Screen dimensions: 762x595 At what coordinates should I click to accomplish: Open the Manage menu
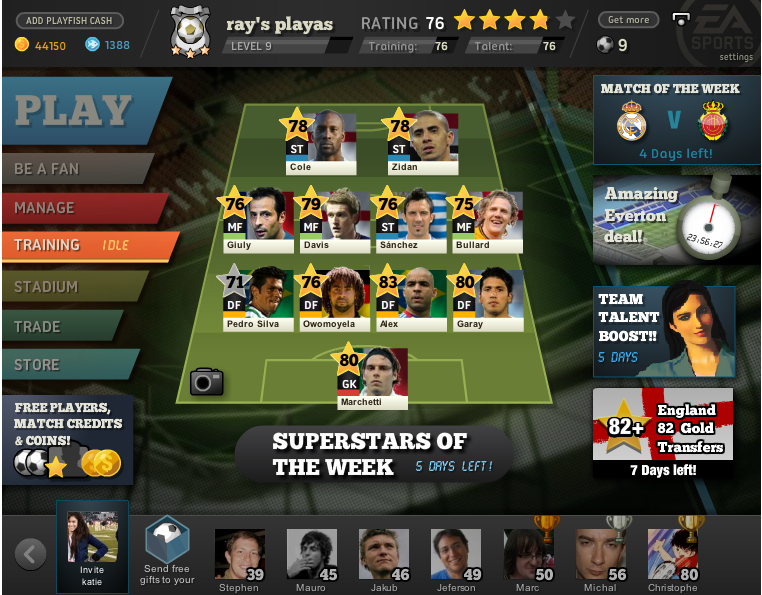[75, 208]
